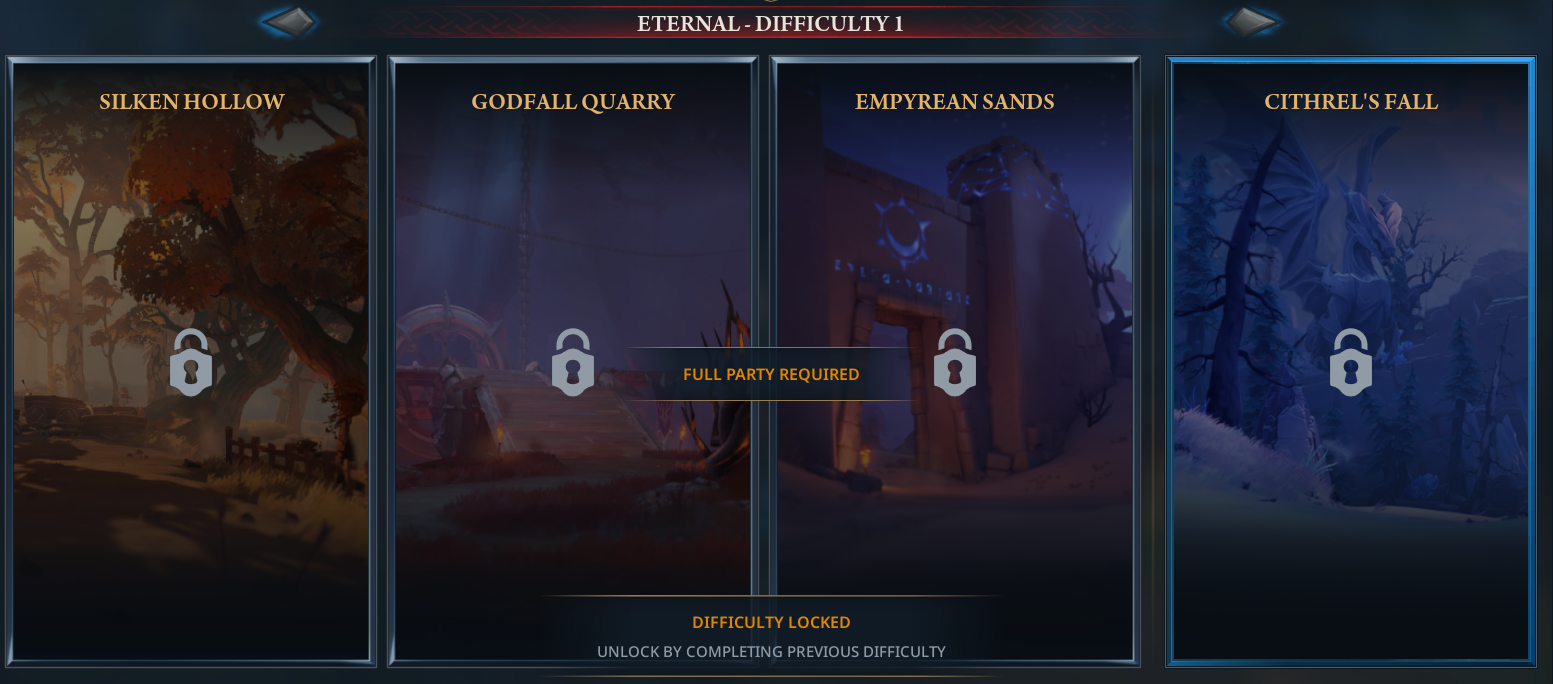Switch to the previous difficulty arrow

coord(290,21)
